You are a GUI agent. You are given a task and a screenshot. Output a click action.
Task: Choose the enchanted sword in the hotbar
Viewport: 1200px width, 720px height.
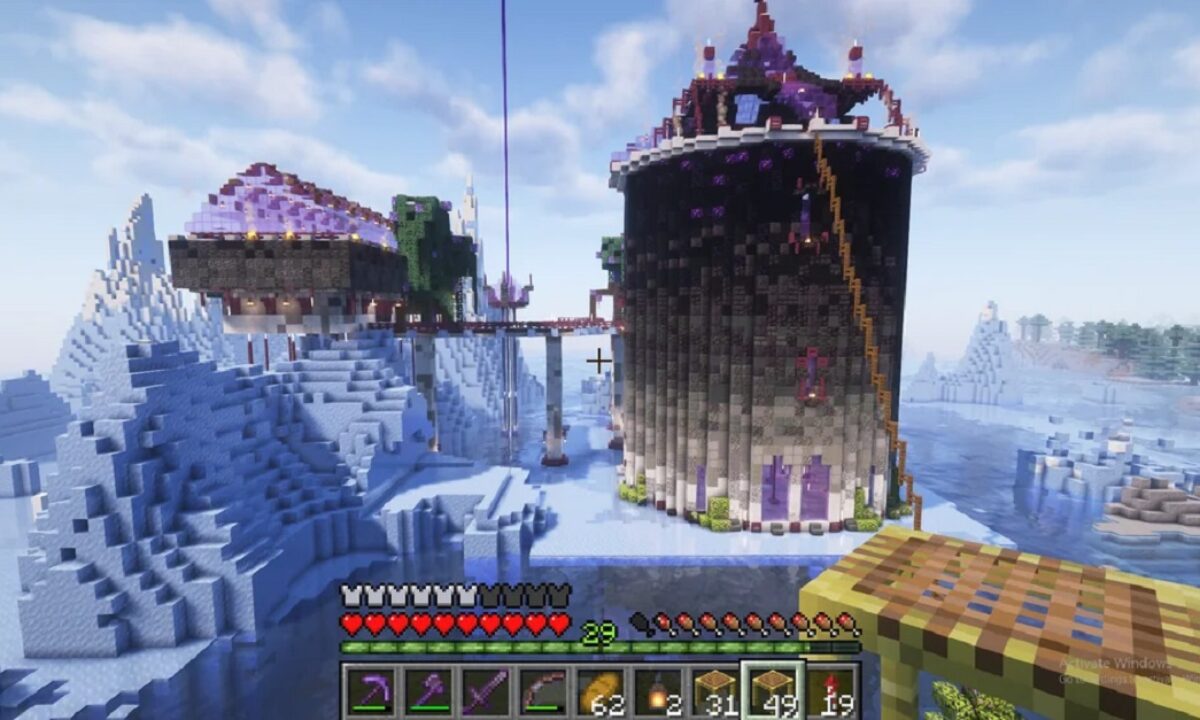click(485, 691)
